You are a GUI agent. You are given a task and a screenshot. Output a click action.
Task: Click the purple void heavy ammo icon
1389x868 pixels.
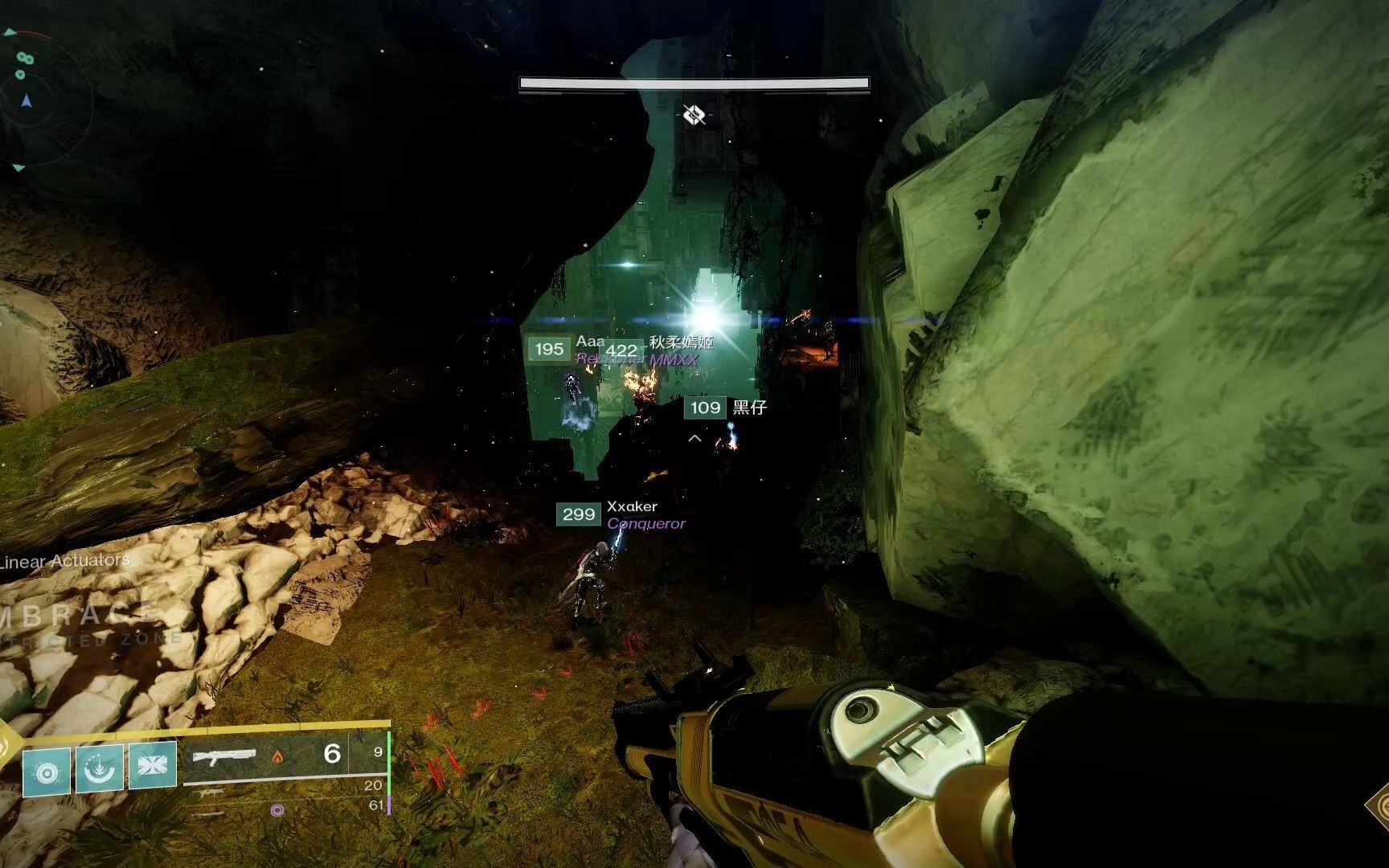tap(278, 810)
